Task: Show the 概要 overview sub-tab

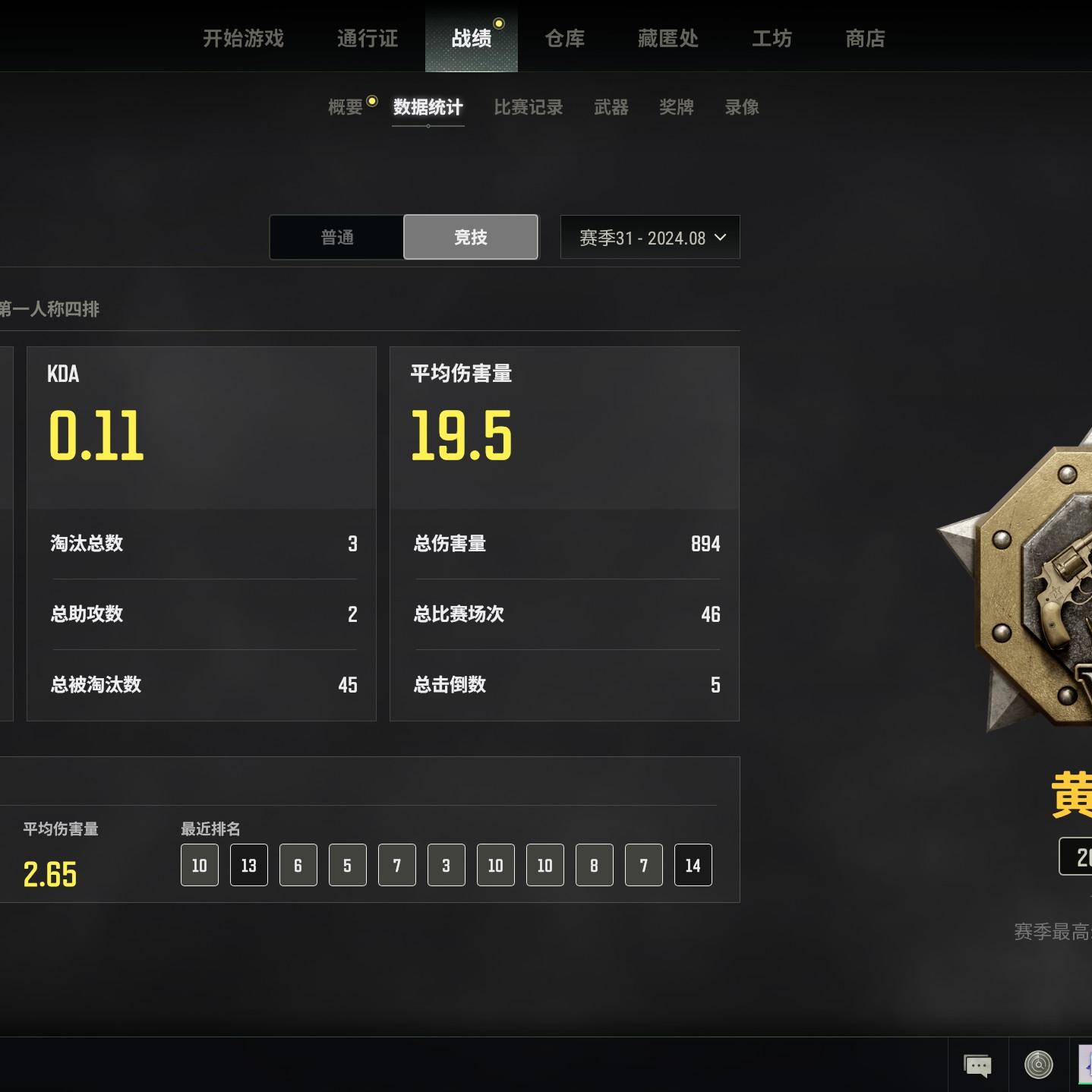Action: (x=346, y=107)
